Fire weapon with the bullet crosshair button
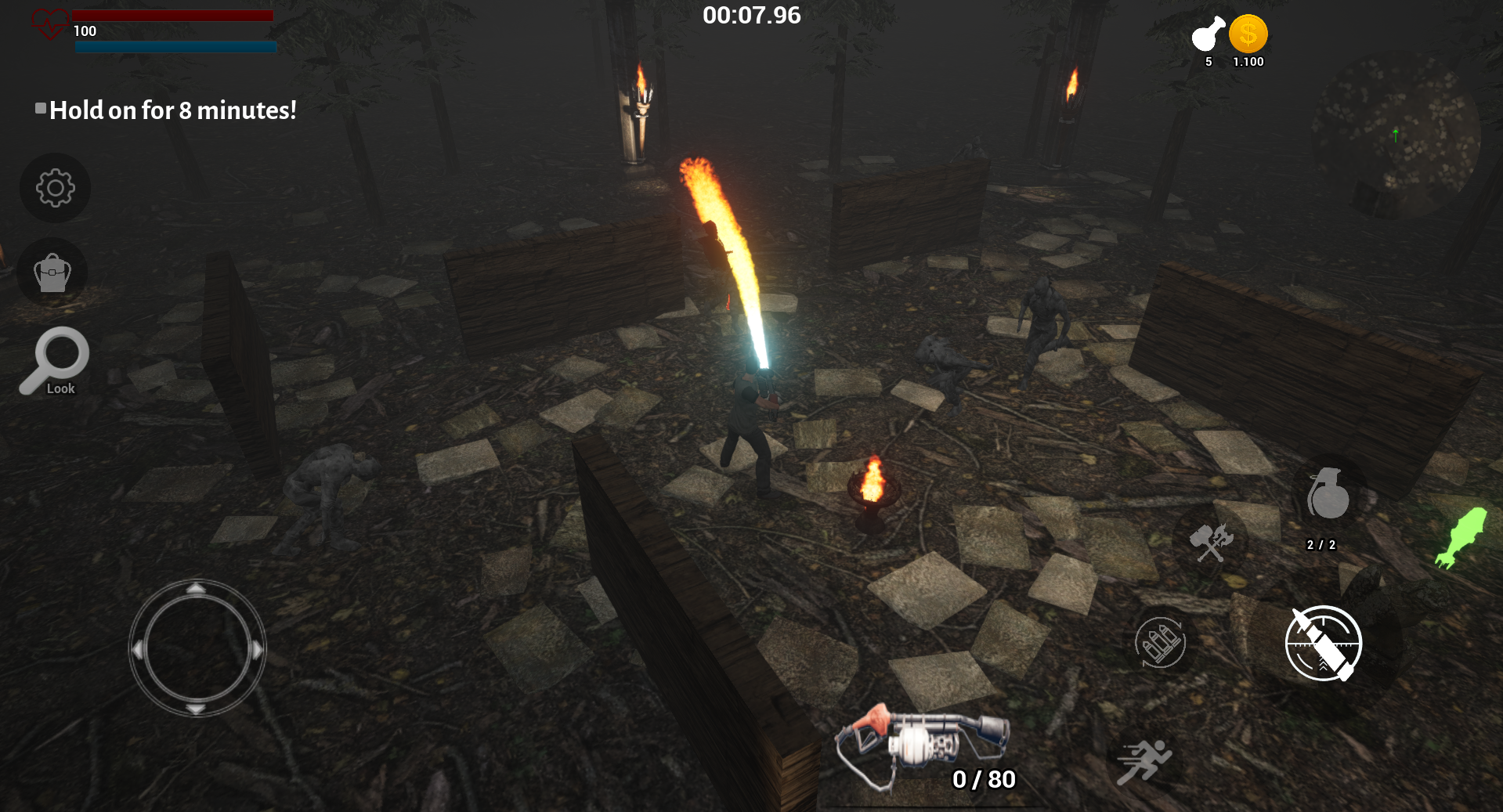This screenshot has width=1503, height=812. click(x=1323, y=643)
